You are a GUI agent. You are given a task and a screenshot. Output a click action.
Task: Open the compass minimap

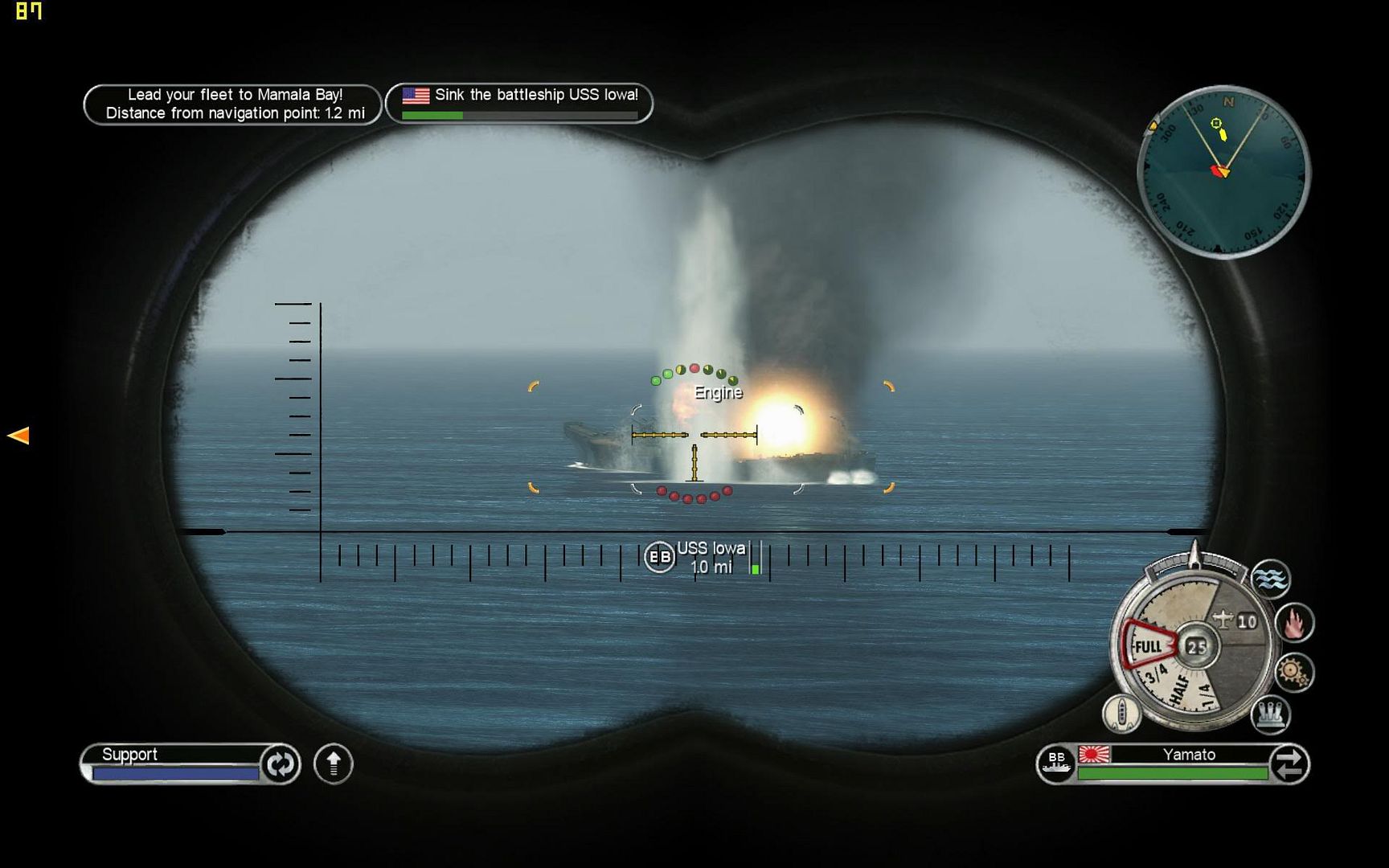click(1223, 172)
